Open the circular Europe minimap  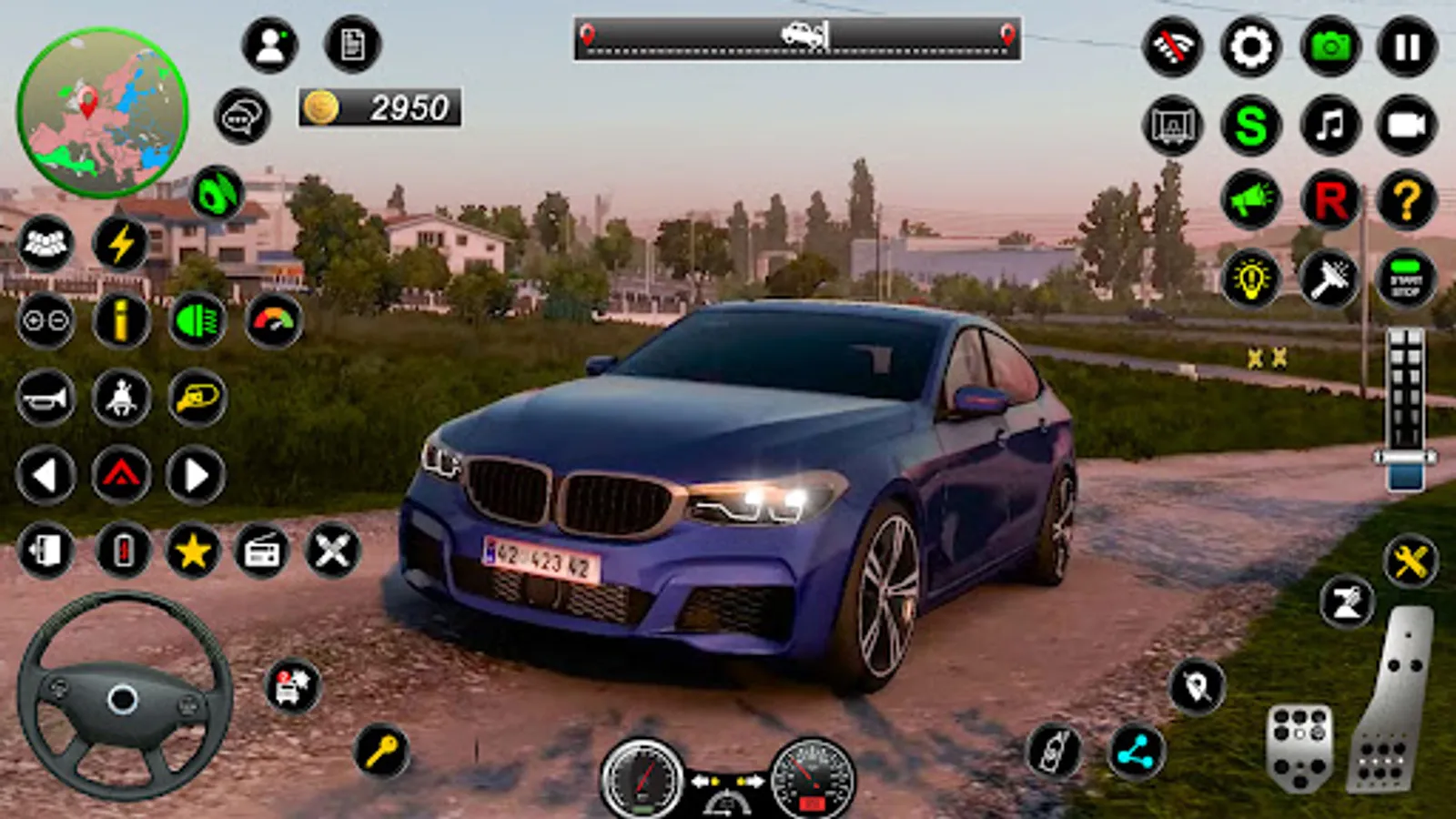102,113
